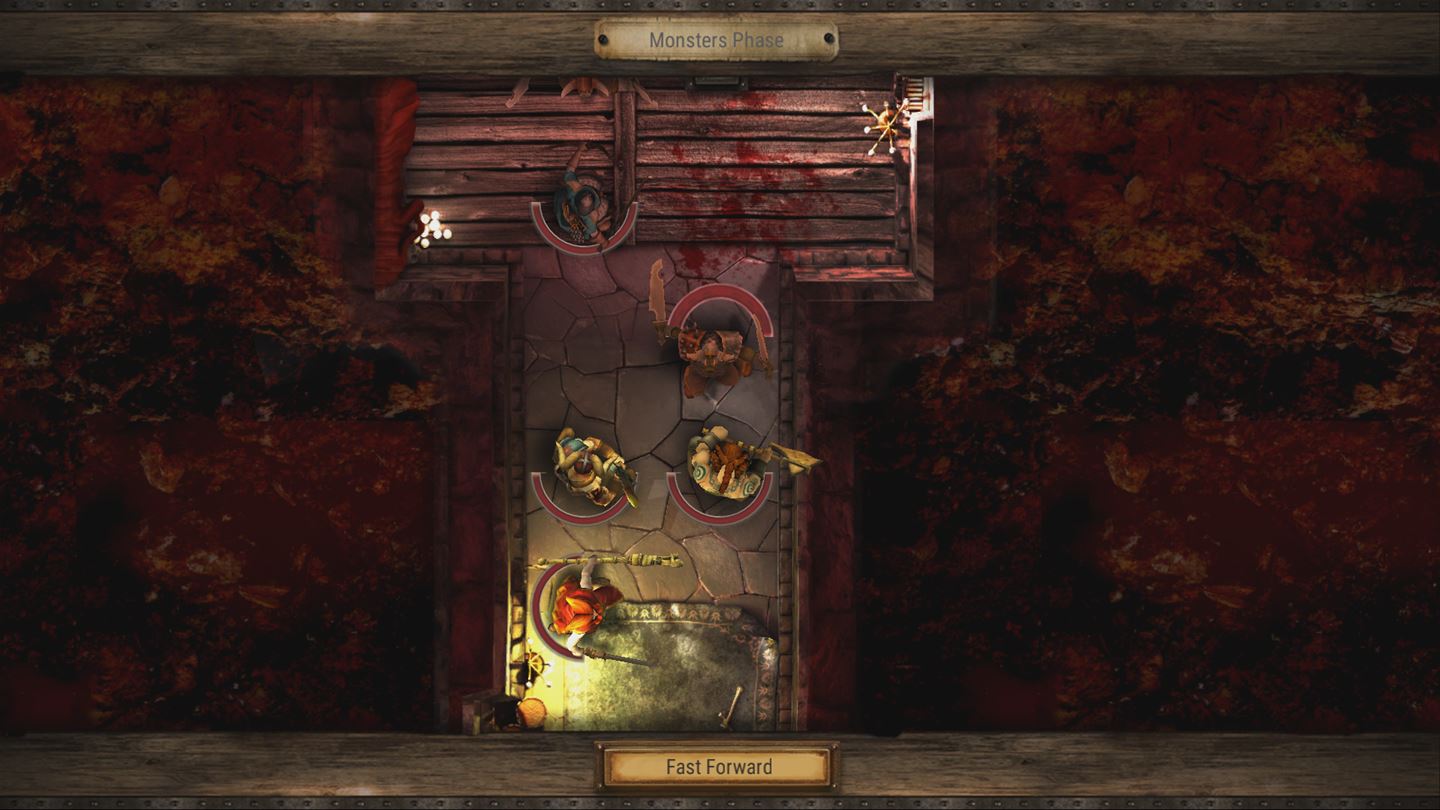Viewport: 1440px width, 810px height.
Task: Open the treasure pot near the chest
Action: tap(533, 712)
